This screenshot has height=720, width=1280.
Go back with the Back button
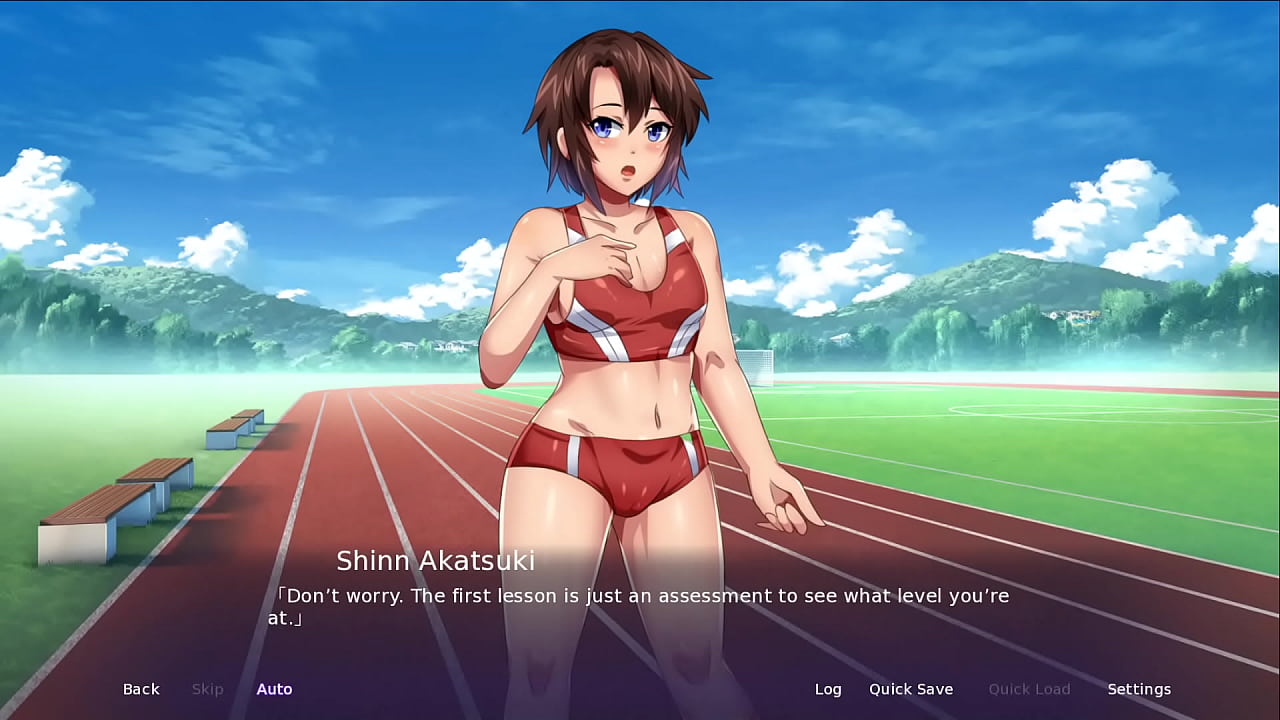click(x=141, y=689)
